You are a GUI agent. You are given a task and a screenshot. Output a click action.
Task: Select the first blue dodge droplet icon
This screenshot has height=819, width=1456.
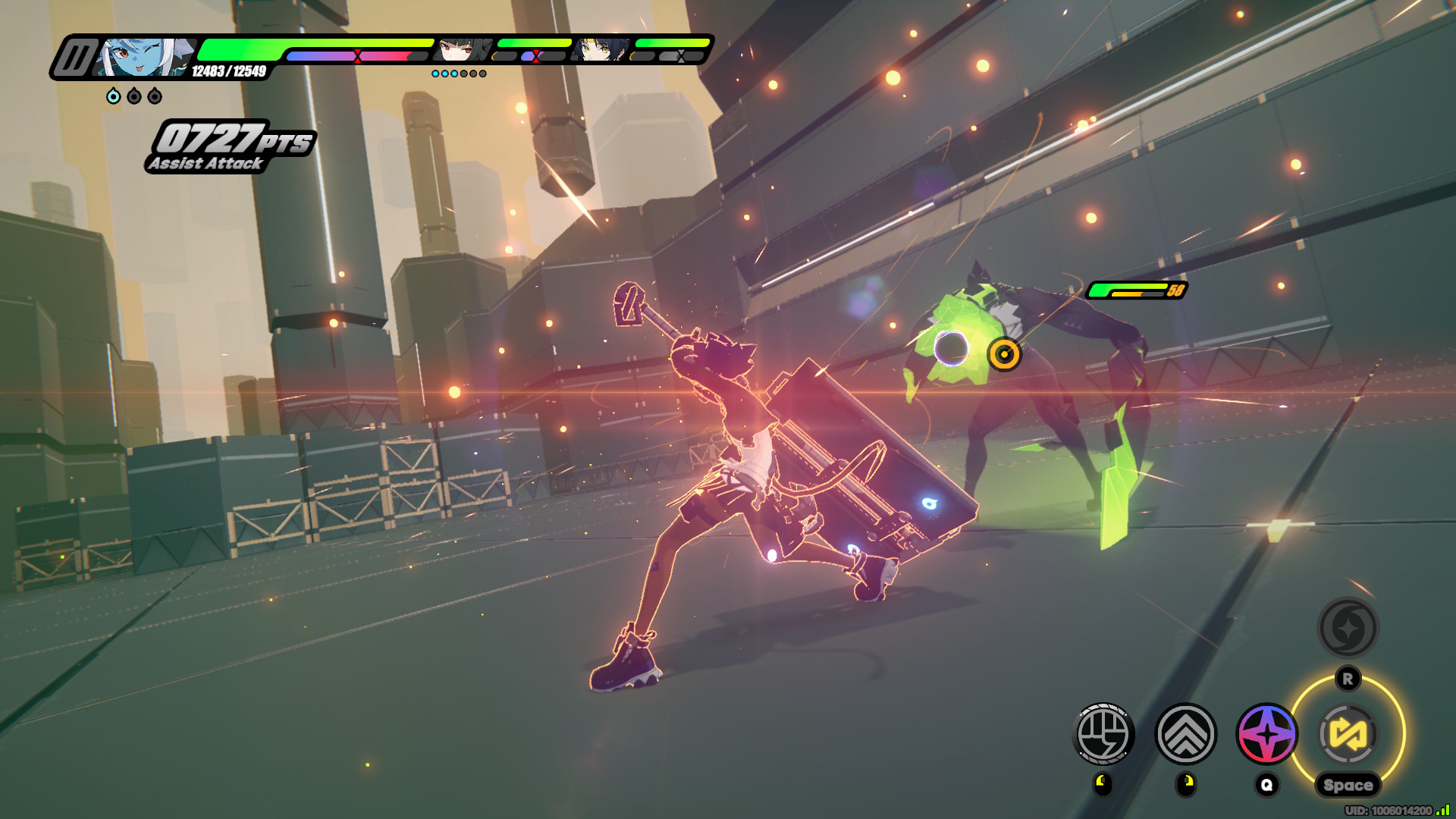click(x=112, y=96)
